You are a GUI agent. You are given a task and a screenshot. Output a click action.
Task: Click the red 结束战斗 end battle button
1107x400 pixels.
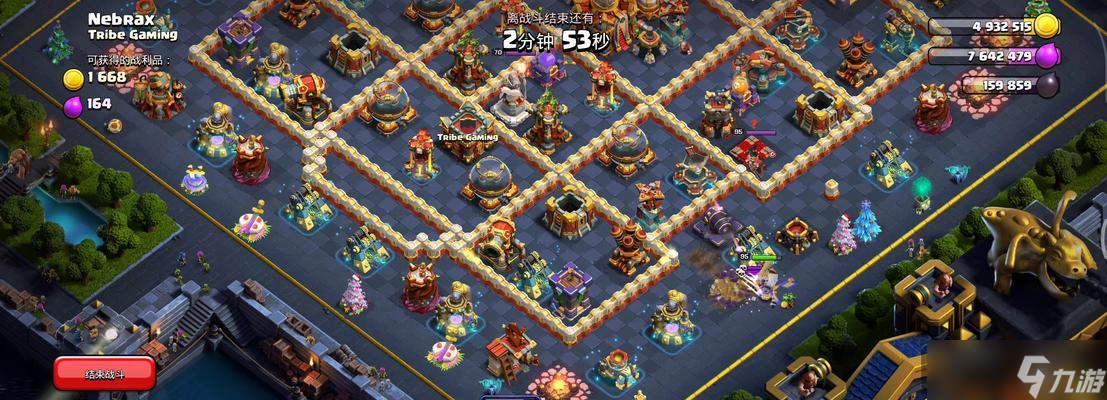click(105, 373)
